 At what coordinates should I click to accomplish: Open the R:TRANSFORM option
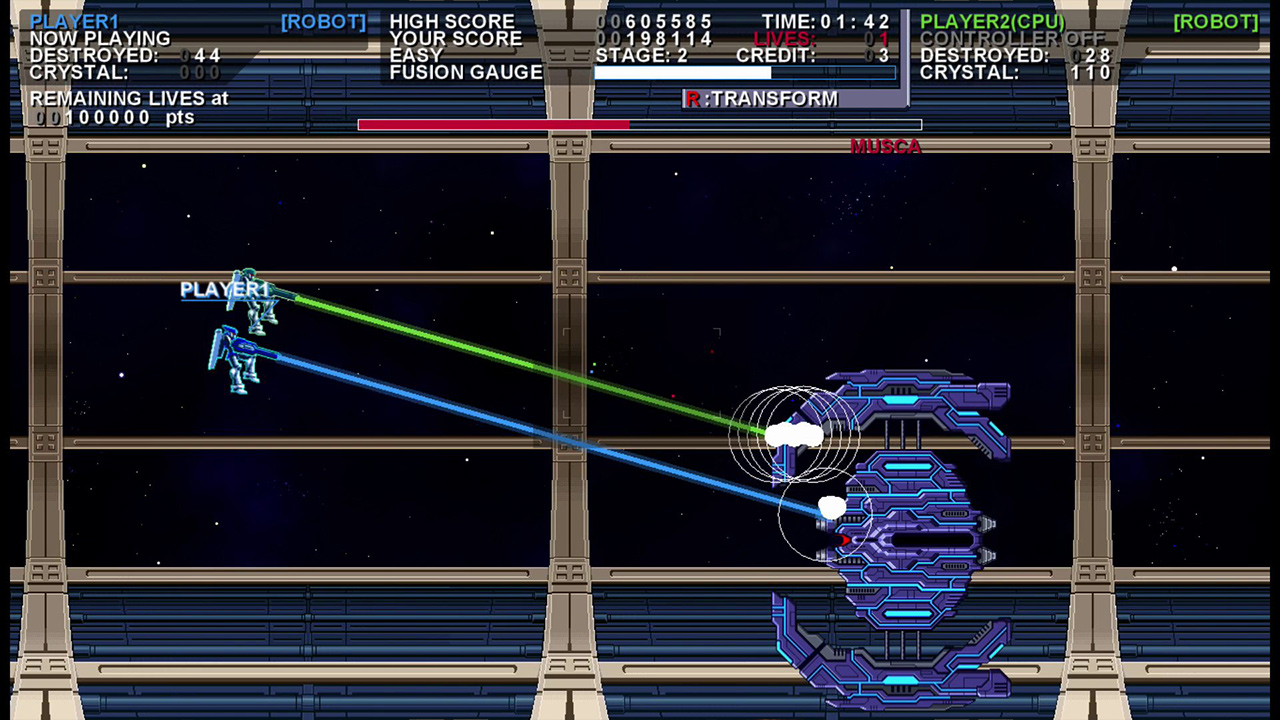[x=764, y=99]
